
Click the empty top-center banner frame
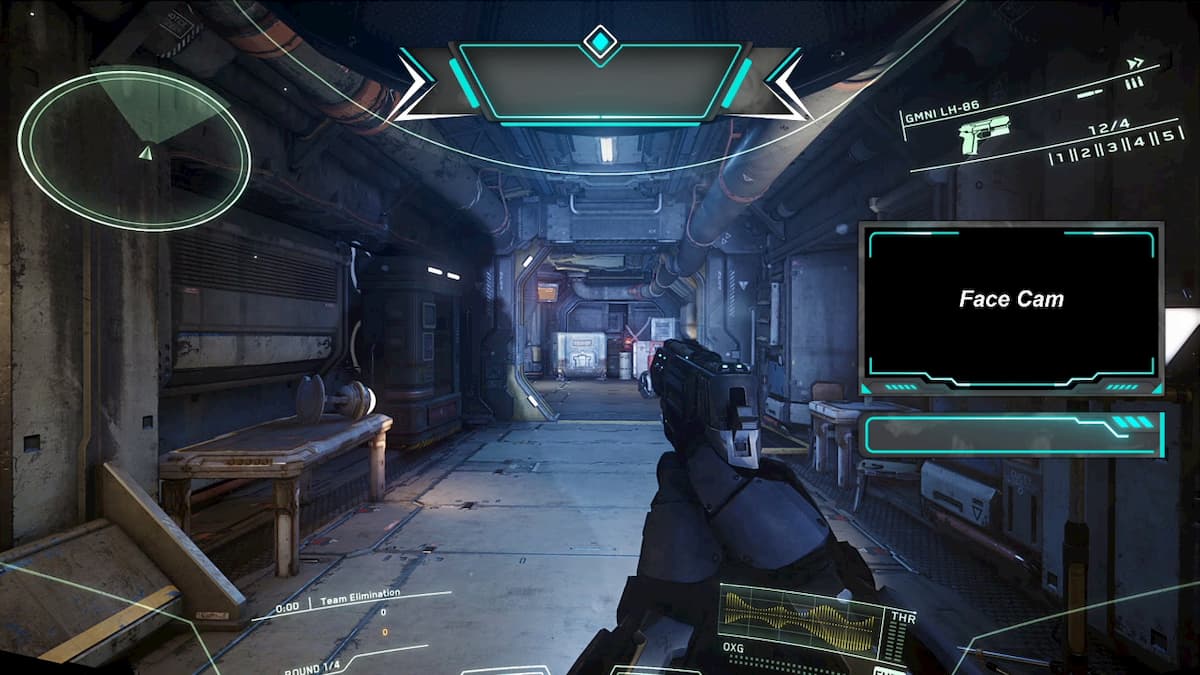[x=600, y=82]
